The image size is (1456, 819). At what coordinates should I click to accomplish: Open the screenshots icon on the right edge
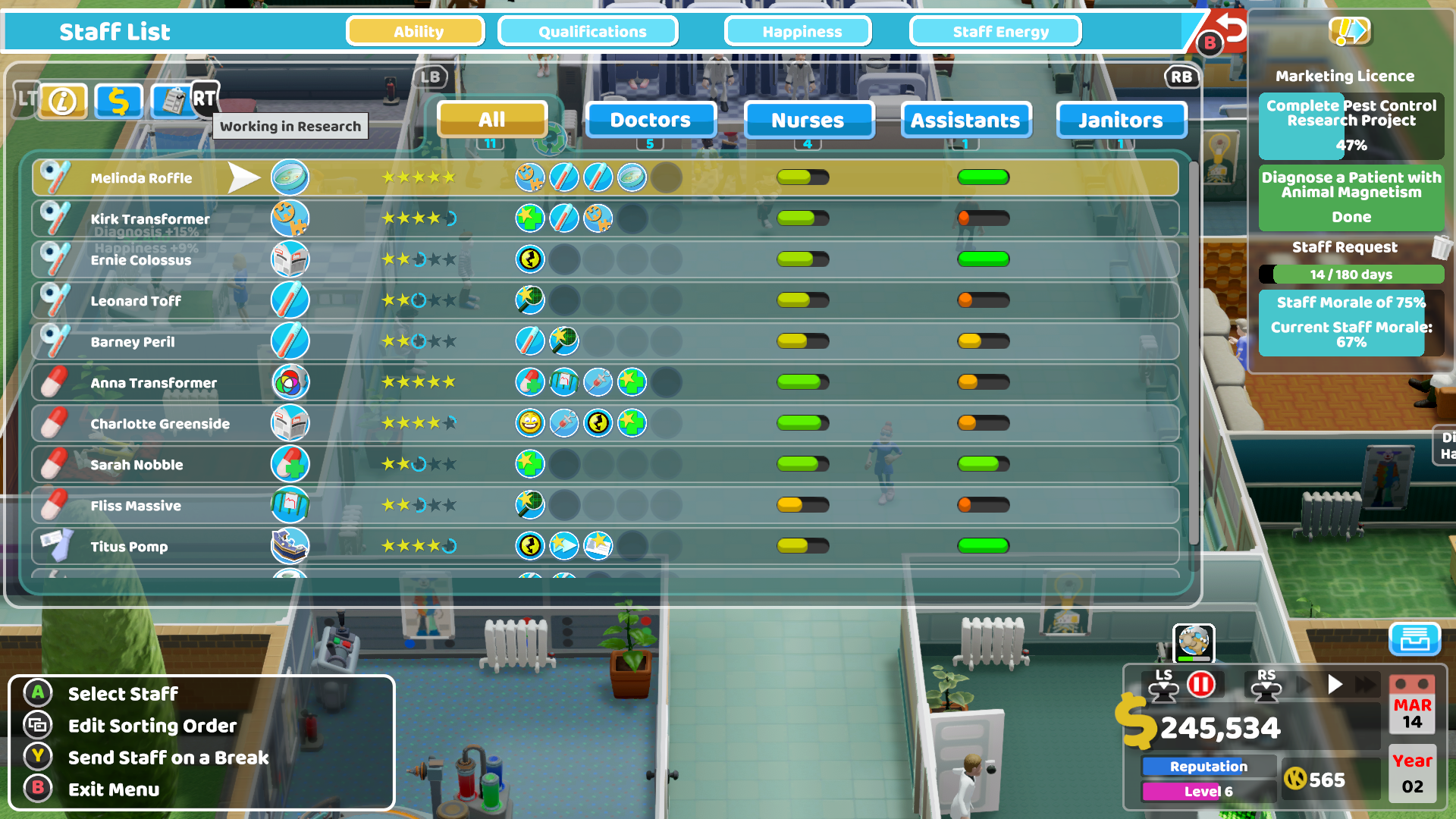point(1417,640)
